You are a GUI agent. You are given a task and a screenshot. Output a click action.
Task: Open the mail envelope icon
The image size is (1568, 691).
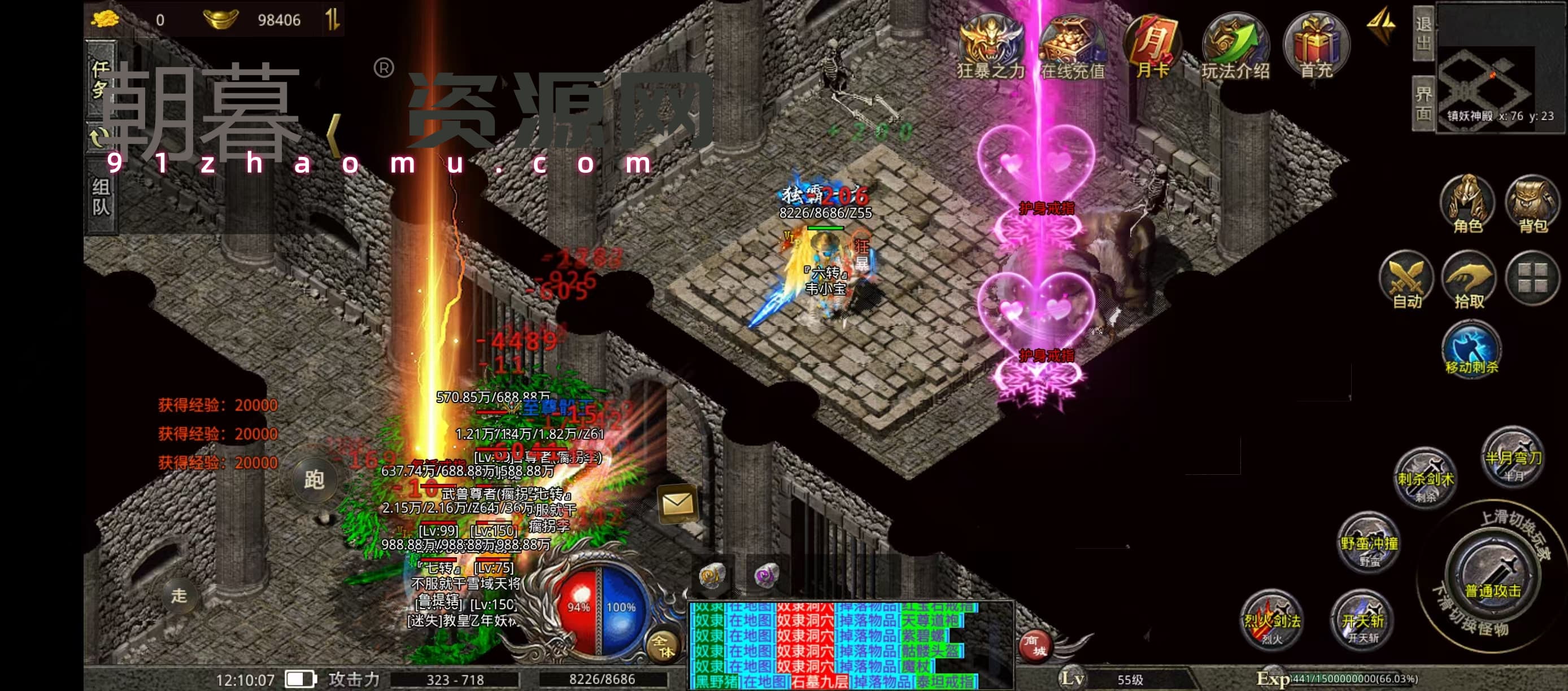[677, 504]
